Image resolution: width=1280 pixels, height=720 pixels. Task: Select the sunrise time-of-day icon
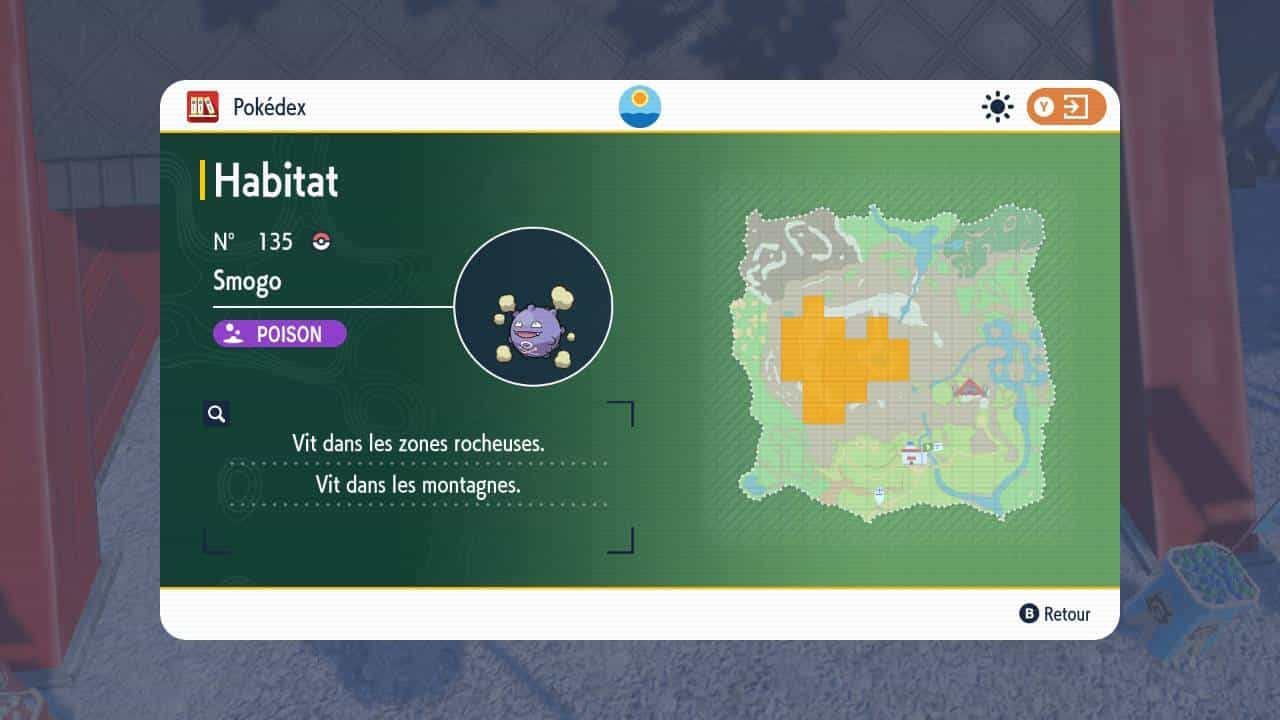[x=640, y=107]
